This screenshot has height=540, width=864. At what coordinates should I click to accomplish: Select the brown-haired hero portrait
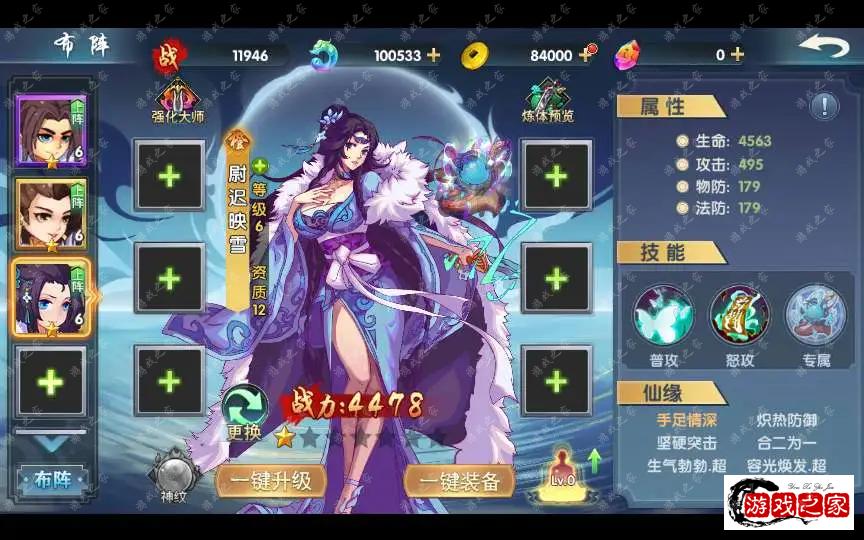point(50,214)
